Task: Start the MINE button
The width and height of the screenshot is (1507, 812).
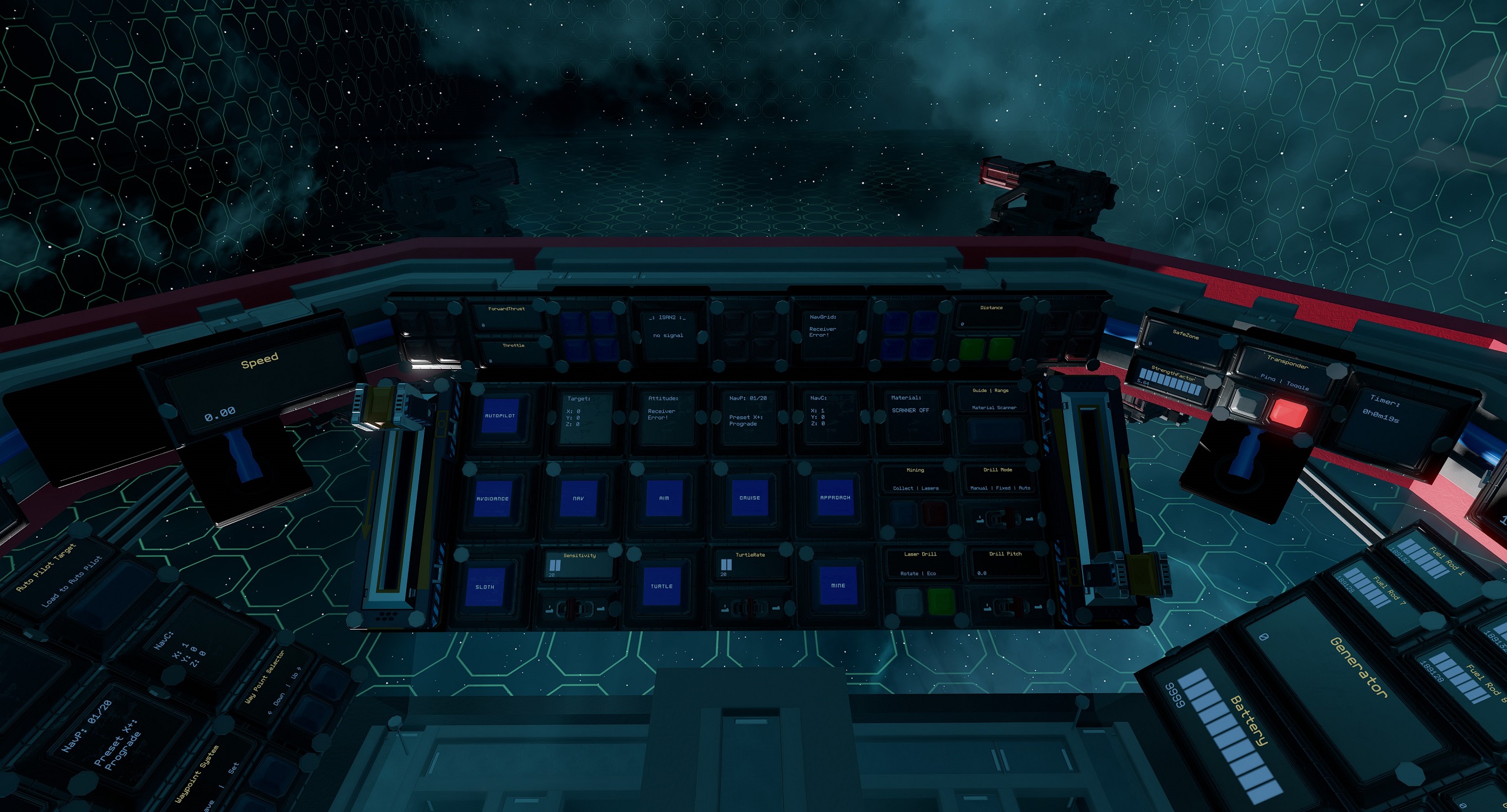Action: [x=838, y=585]
